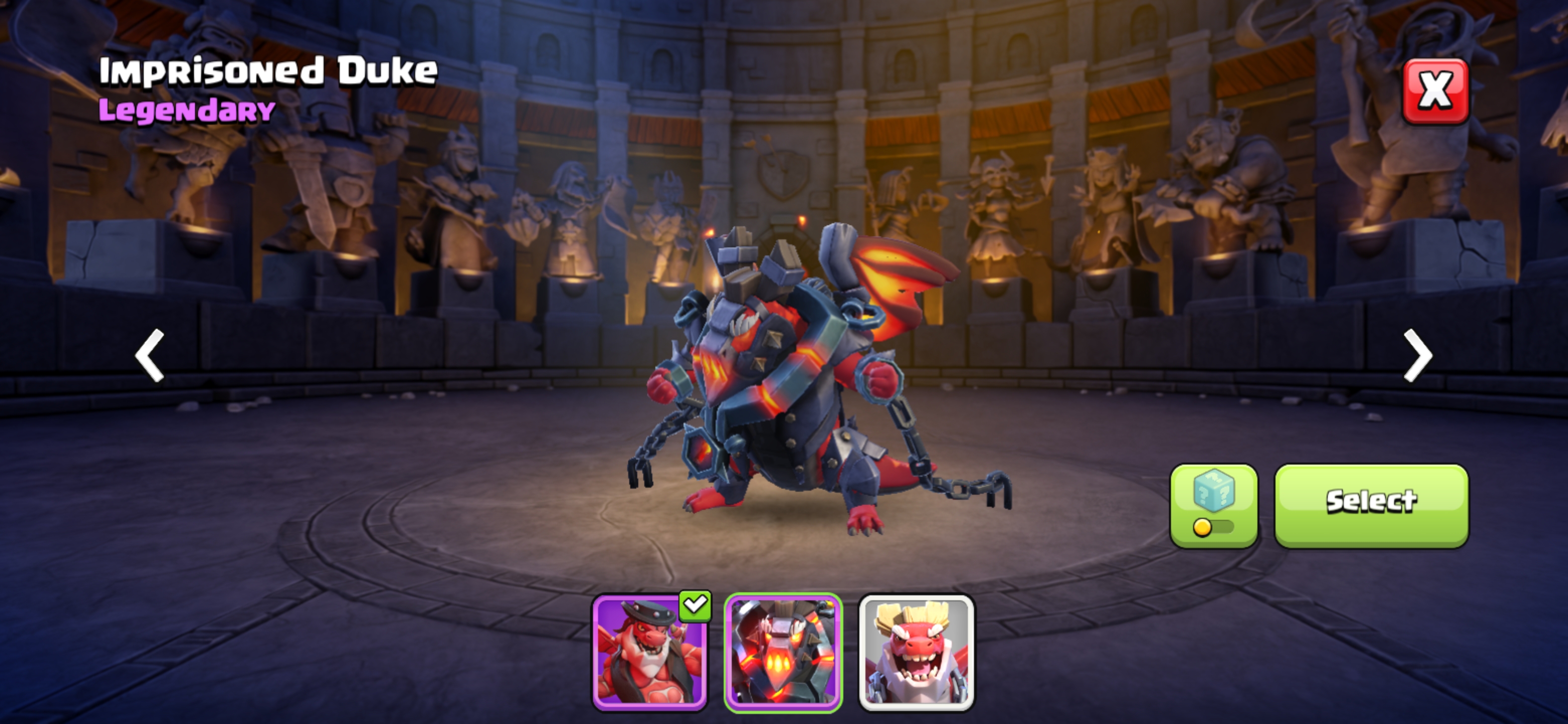1568x724 pixels.
Task: Close the skin preview with the red X
Action: pyautogui.click(x=1435, y=92)
